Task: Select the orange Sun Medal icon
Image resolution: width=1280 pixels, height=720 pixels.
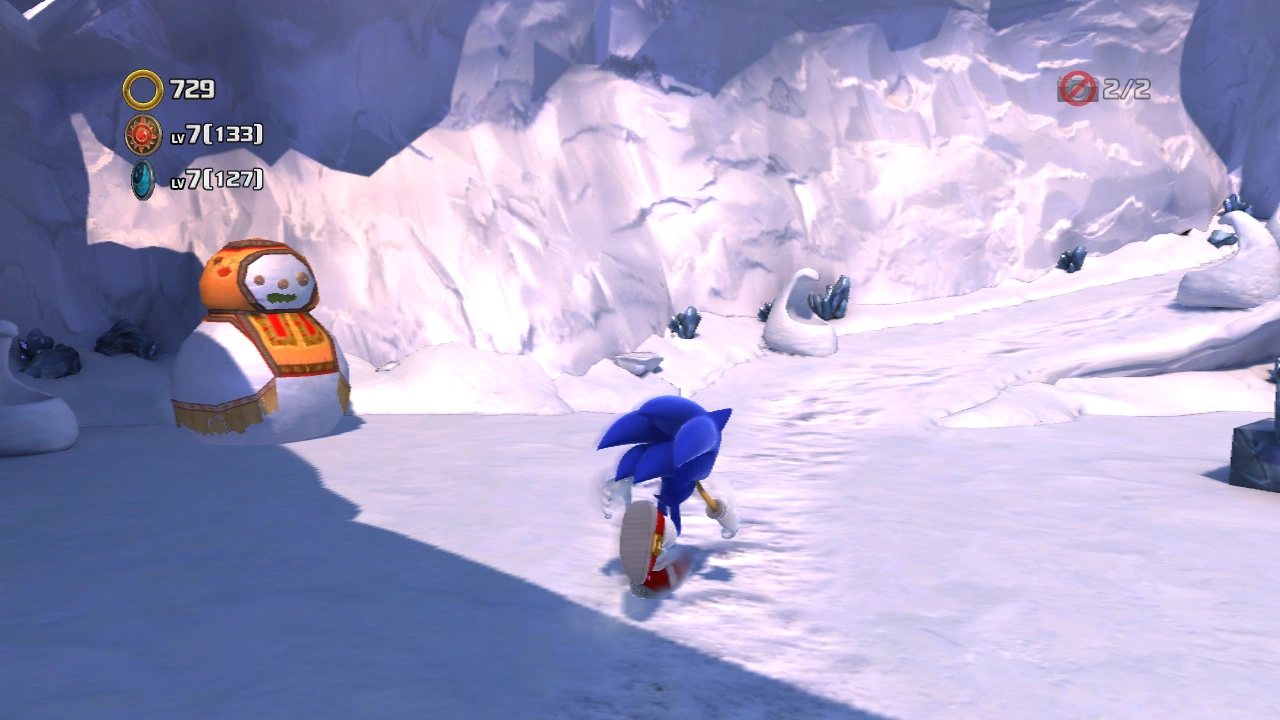Action: pos(143,134)
